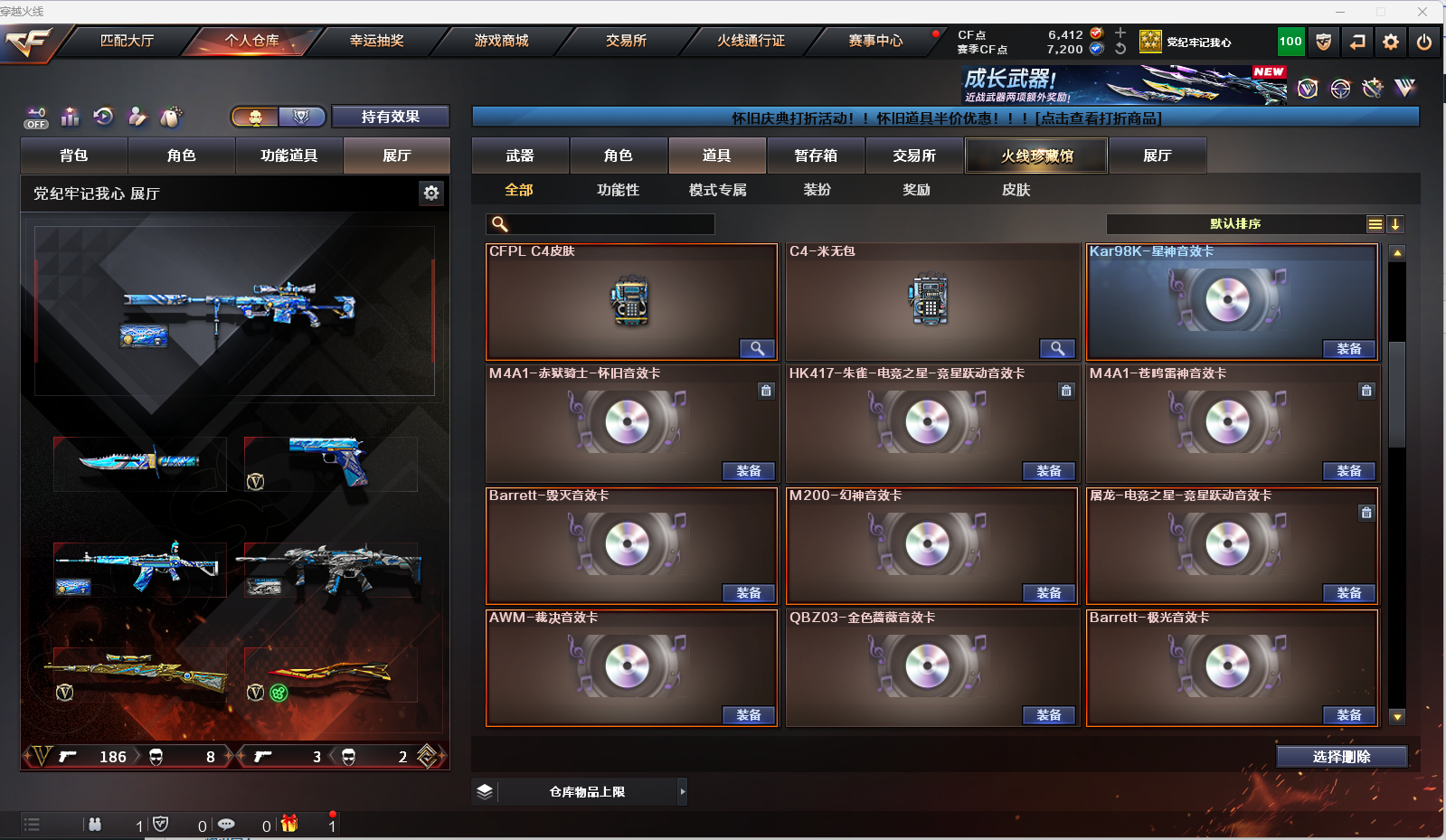Click the 选择删除 select-delete button
Viewport: 1446px width, 840px height.
click(x=1341, y=757)
